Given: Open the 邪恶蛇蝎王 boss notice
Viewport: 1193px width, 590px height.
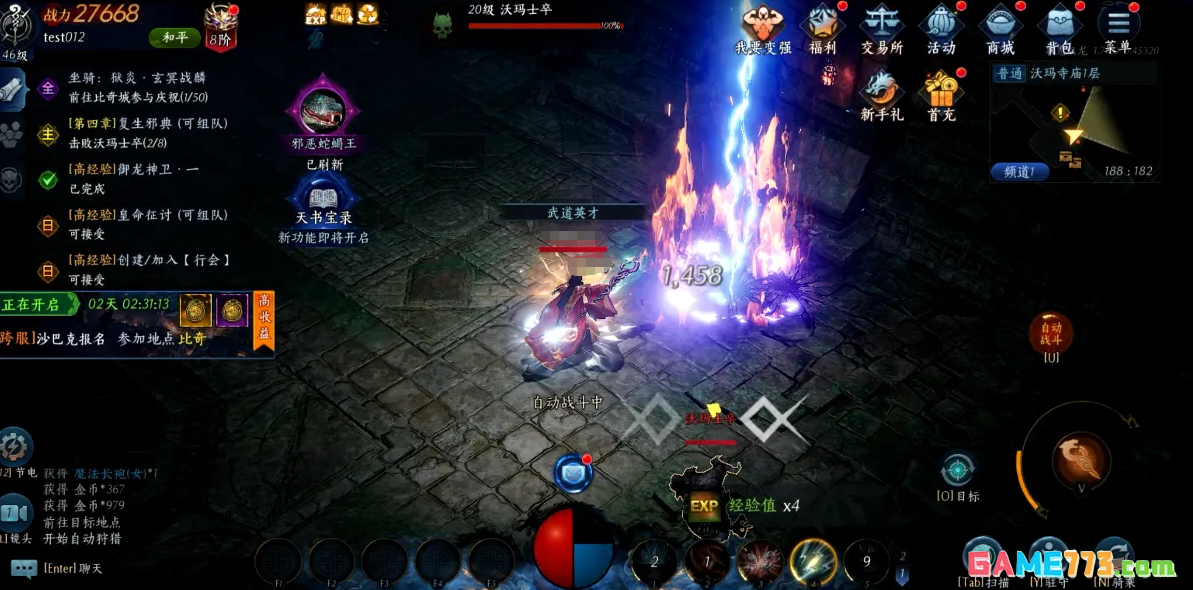Looking at the screenshot, I should click(323, 110).
